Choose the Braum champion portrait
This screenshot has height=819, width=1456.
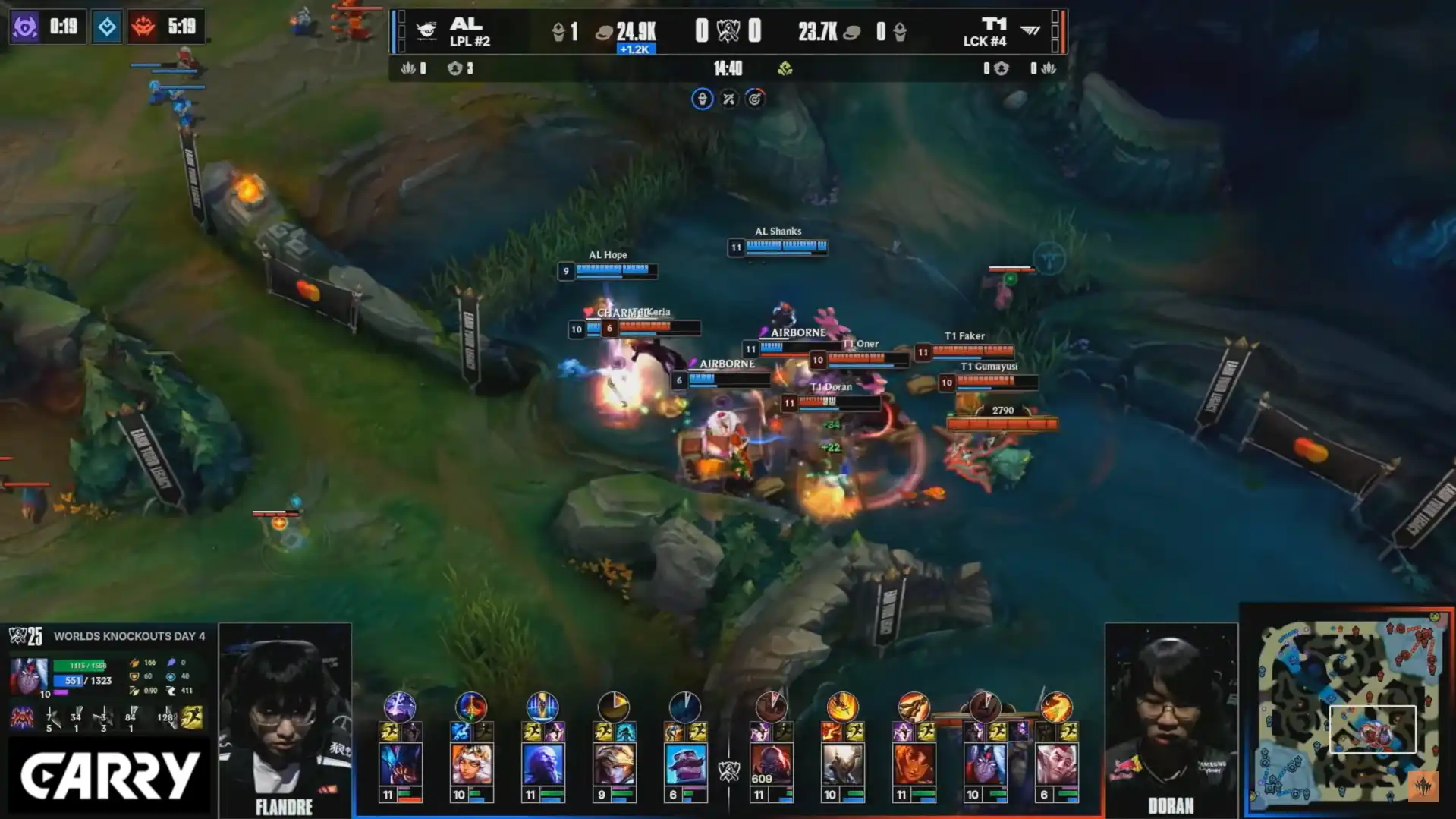685,763
